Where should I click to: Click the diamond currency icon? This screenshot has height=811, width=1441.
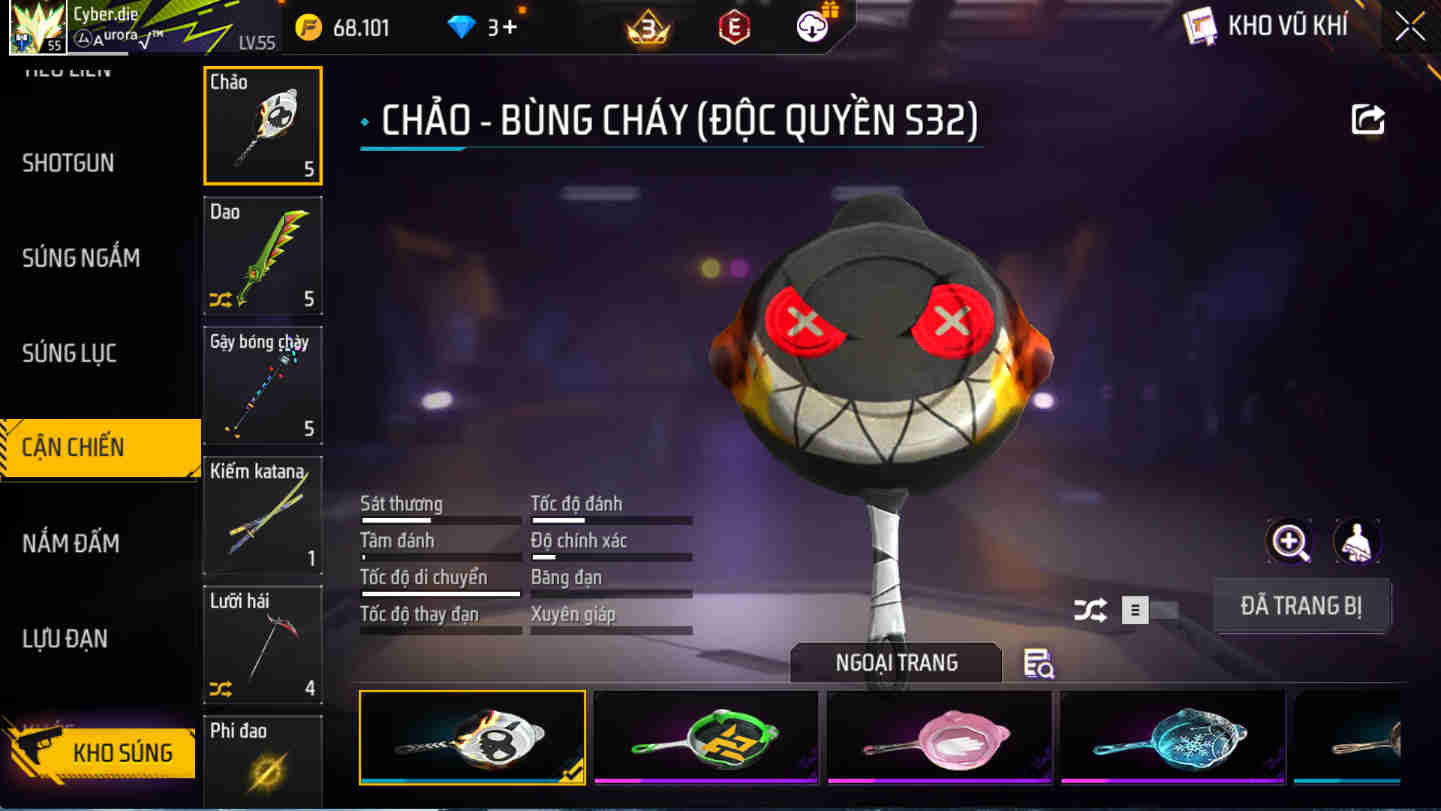pos(459,27)
